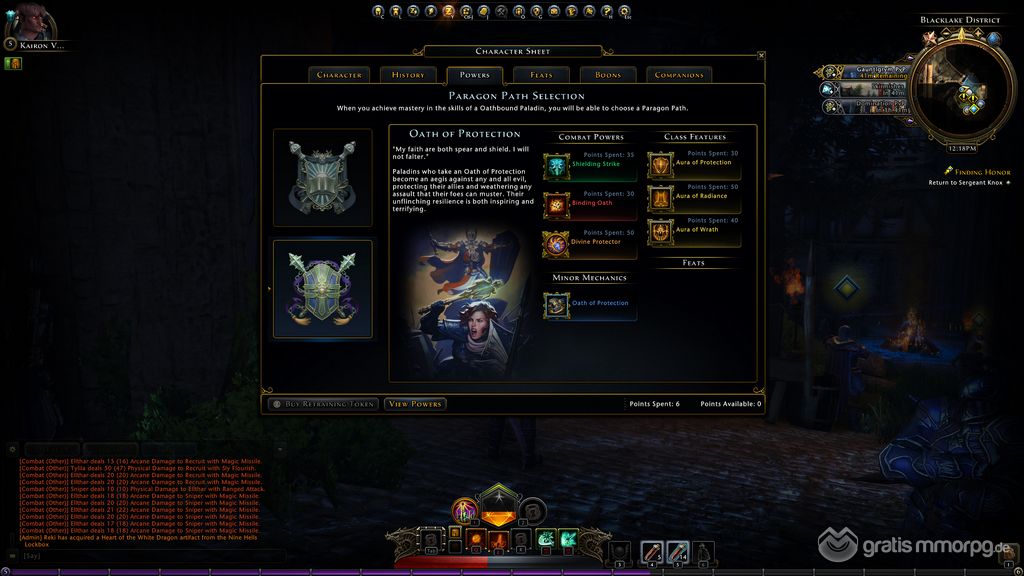
Task: Open the Blacklake District minimap
Action: [x=958, y=92]
